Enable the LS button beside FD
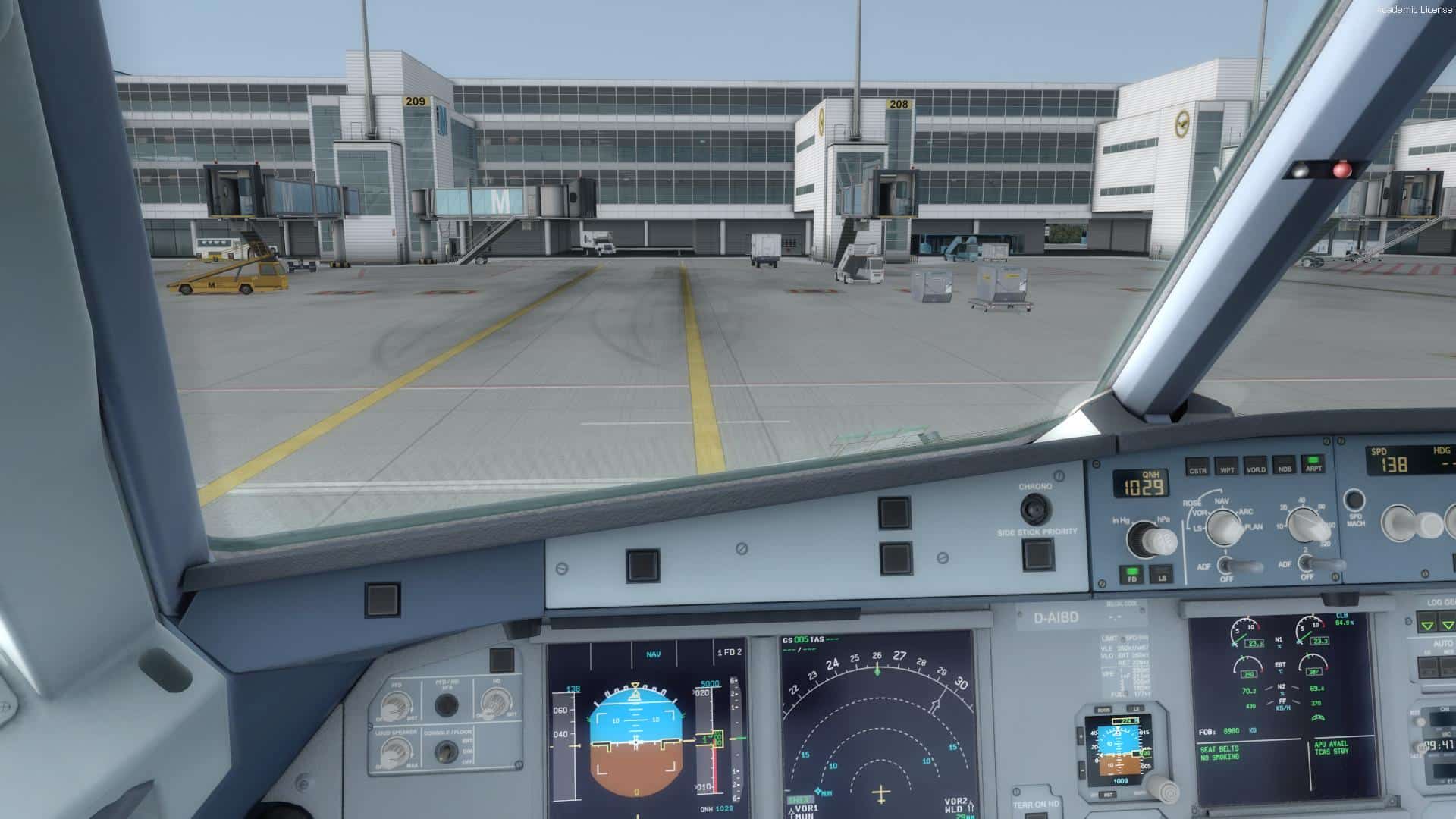 point(1161,574)
